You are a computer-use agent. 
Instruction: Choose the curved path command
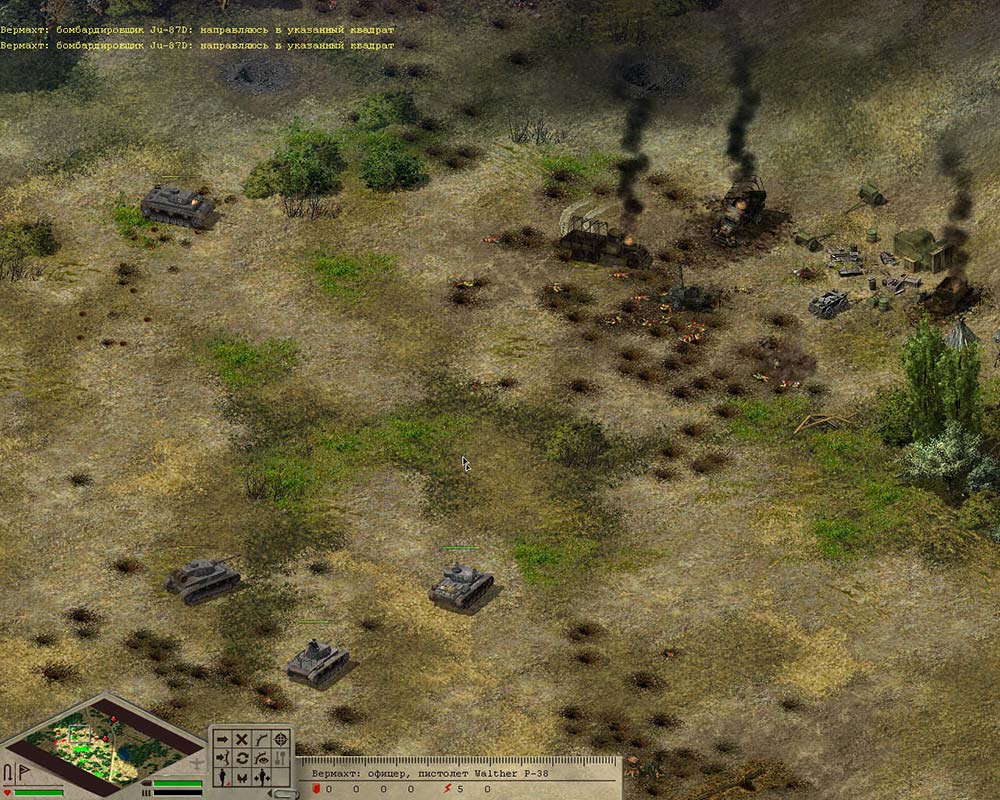click(261, 739)
